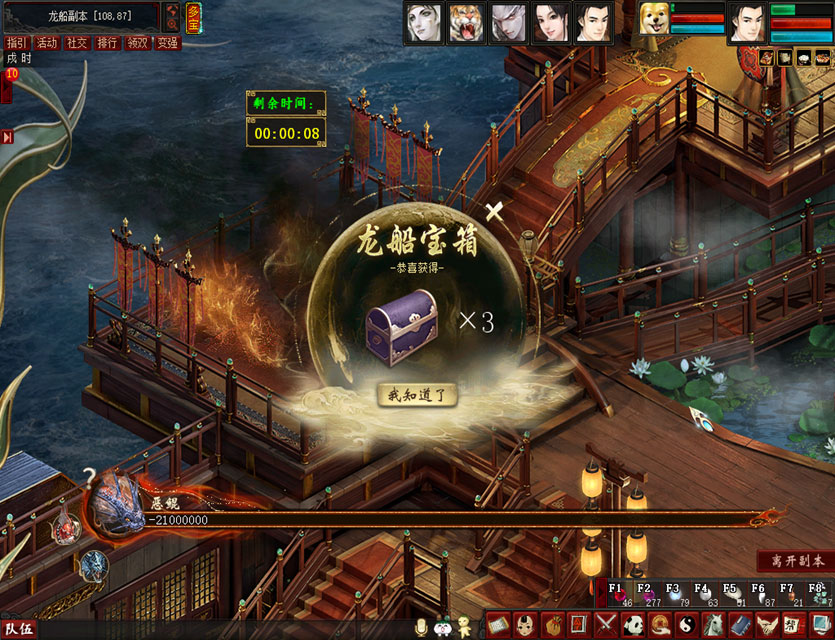Screen dimensions: 835x640
Task: Open the 多宝 treasure shop button
Action: pos(193,18)
